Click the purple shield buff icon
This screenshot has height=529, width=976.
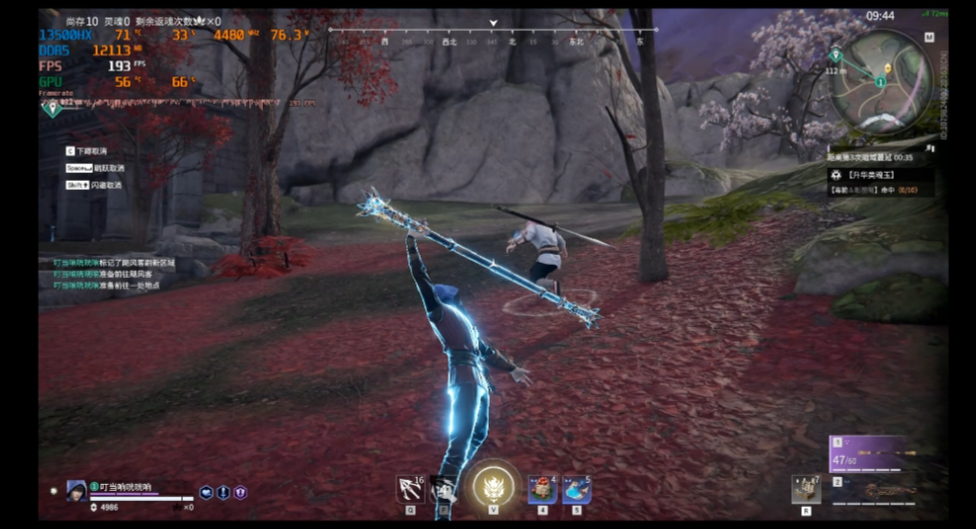[240, 492]
